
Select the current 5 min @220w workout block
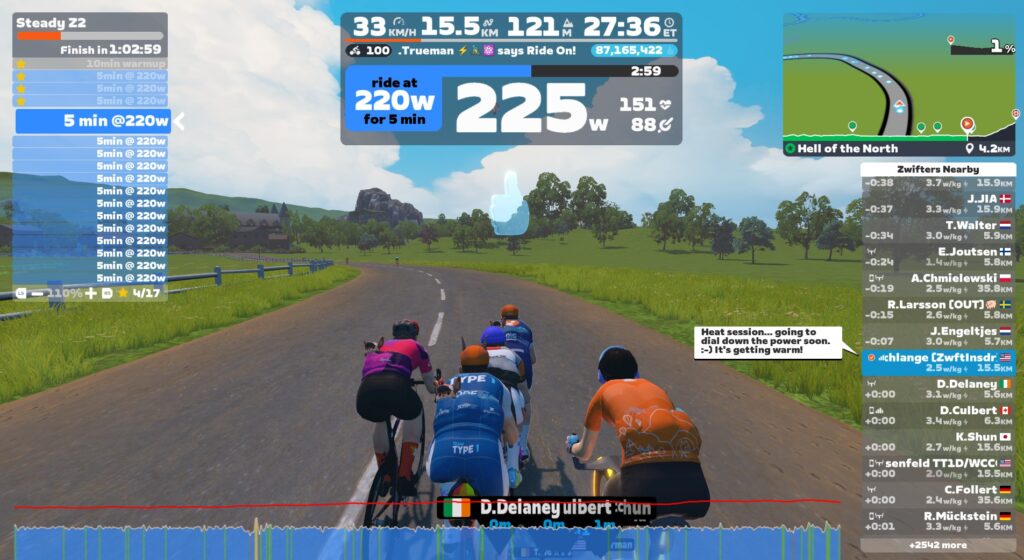click(92, 121)
